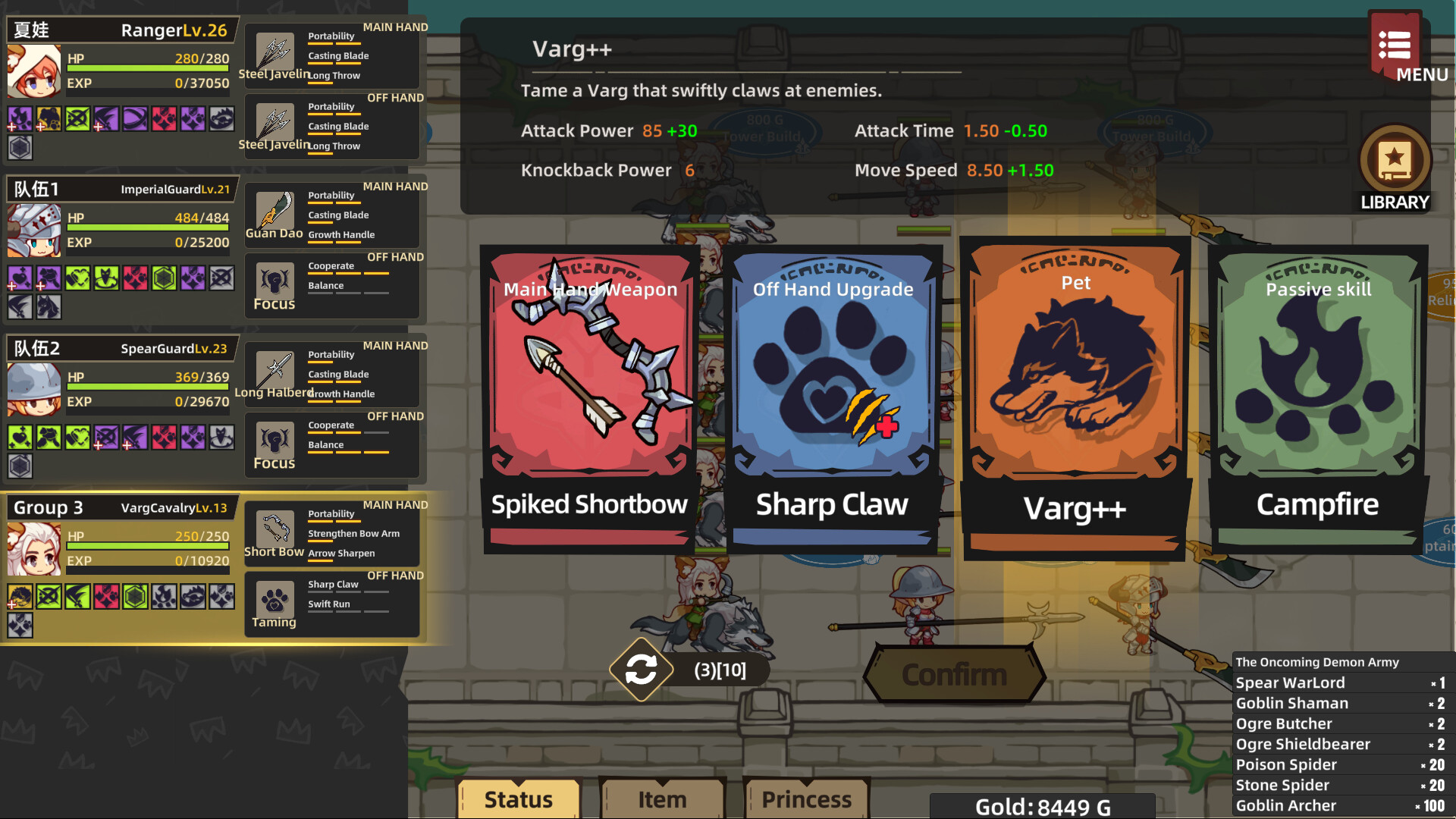Pick the Varg++ pet card

1075,394
